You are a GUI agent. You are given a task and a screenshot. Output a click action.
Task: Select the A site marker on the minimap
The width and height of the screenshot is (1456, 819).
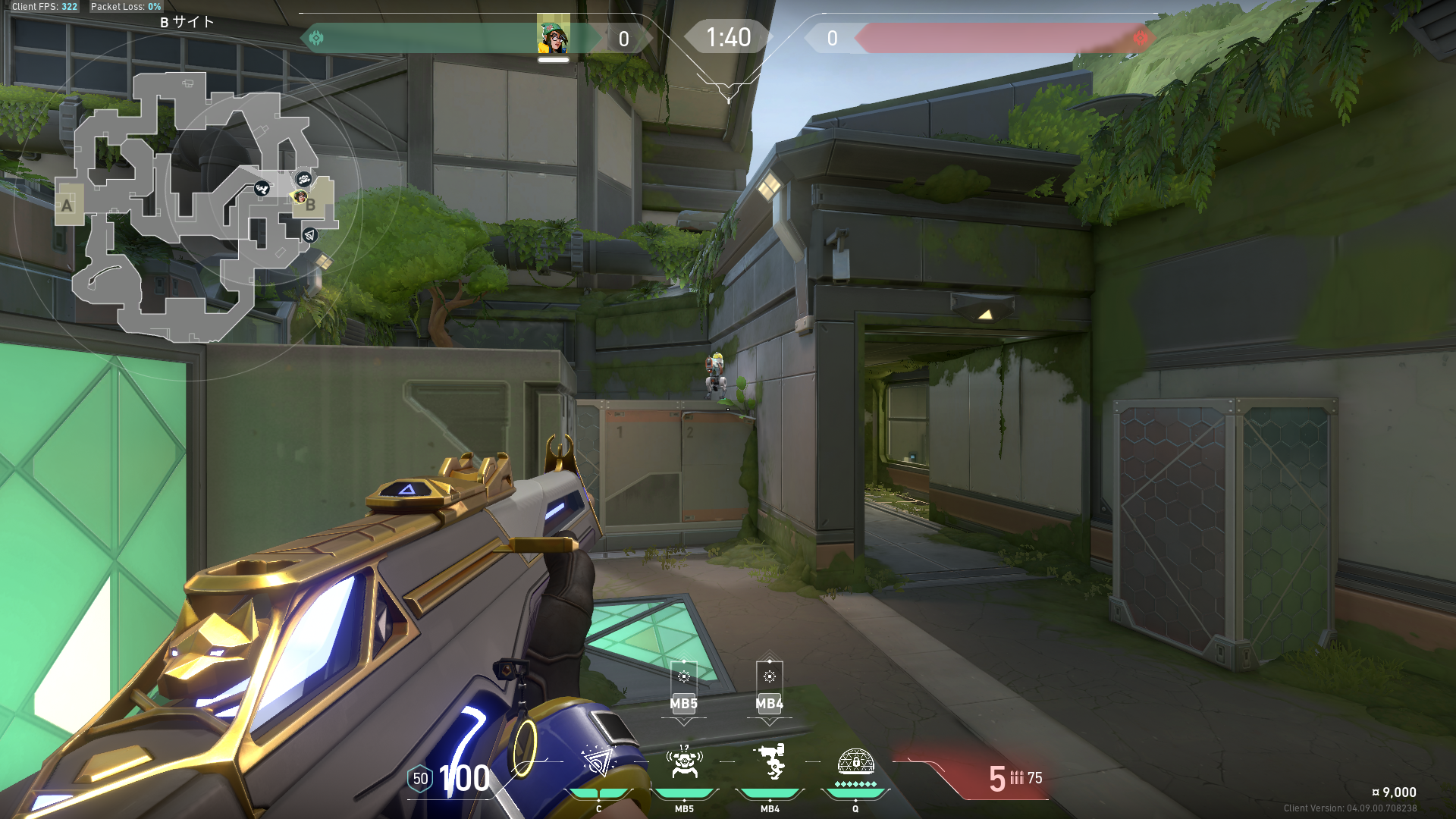[x=67, y=205]
